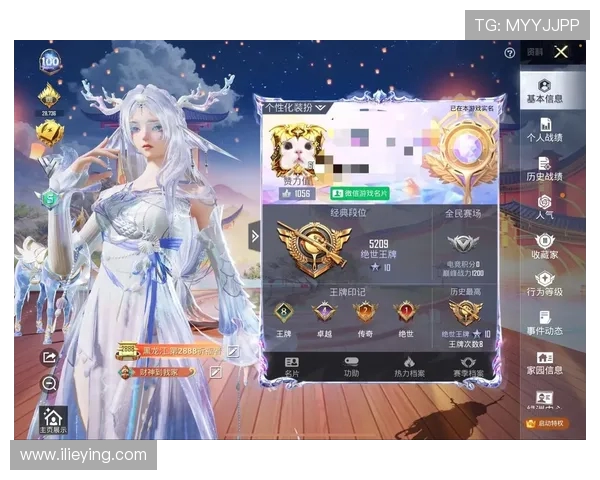The image size is (600, 480).
Task: Open the 收藏家 collector tab
Action: (544, 246)
